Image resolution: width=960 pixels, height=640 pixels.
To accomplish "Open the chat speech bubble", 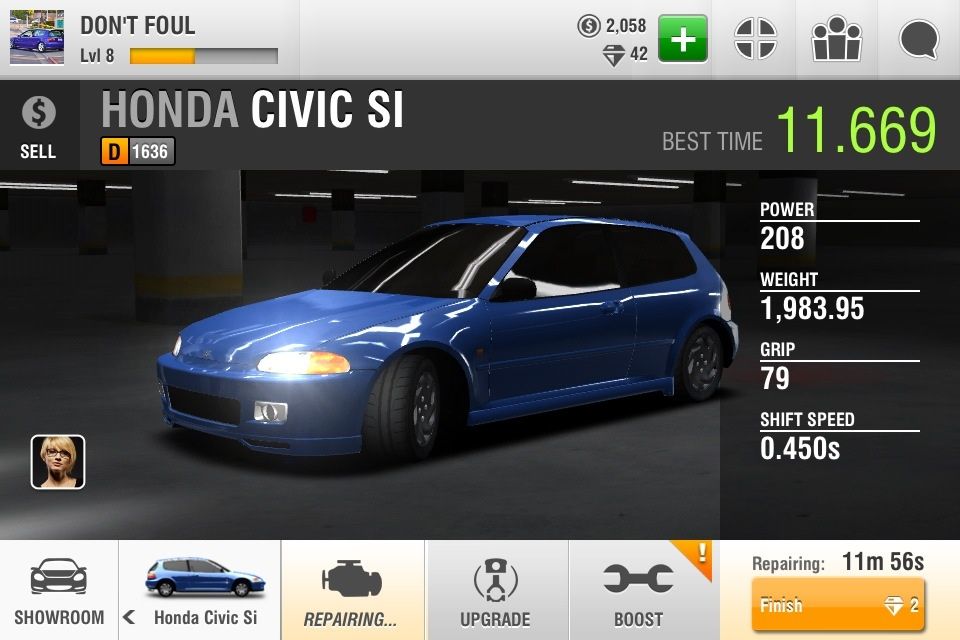I will pyautogui.click(x=918, y=40).
